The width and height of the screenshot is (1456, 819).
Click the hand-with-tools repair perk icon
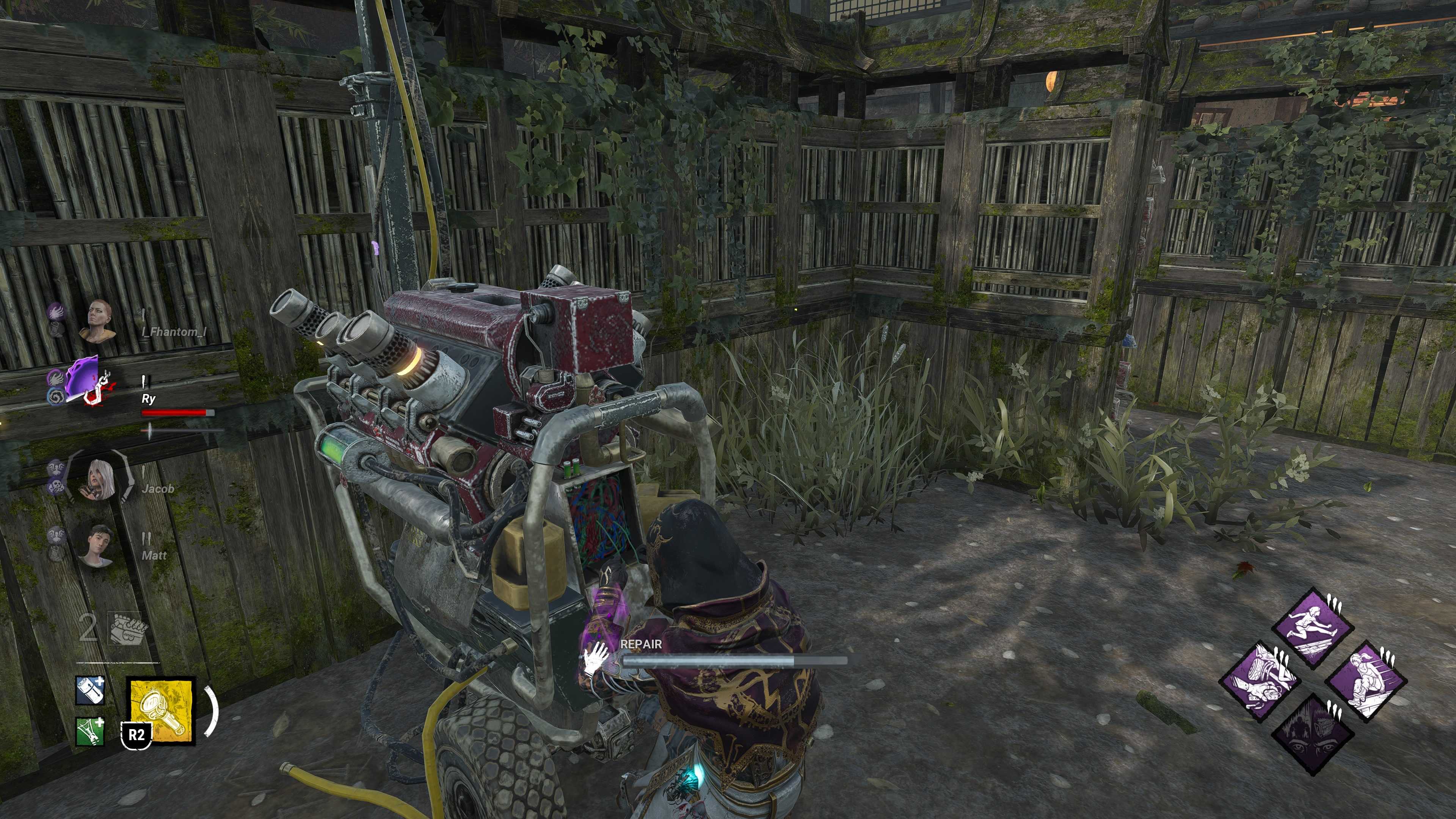tap(1259, 681)
